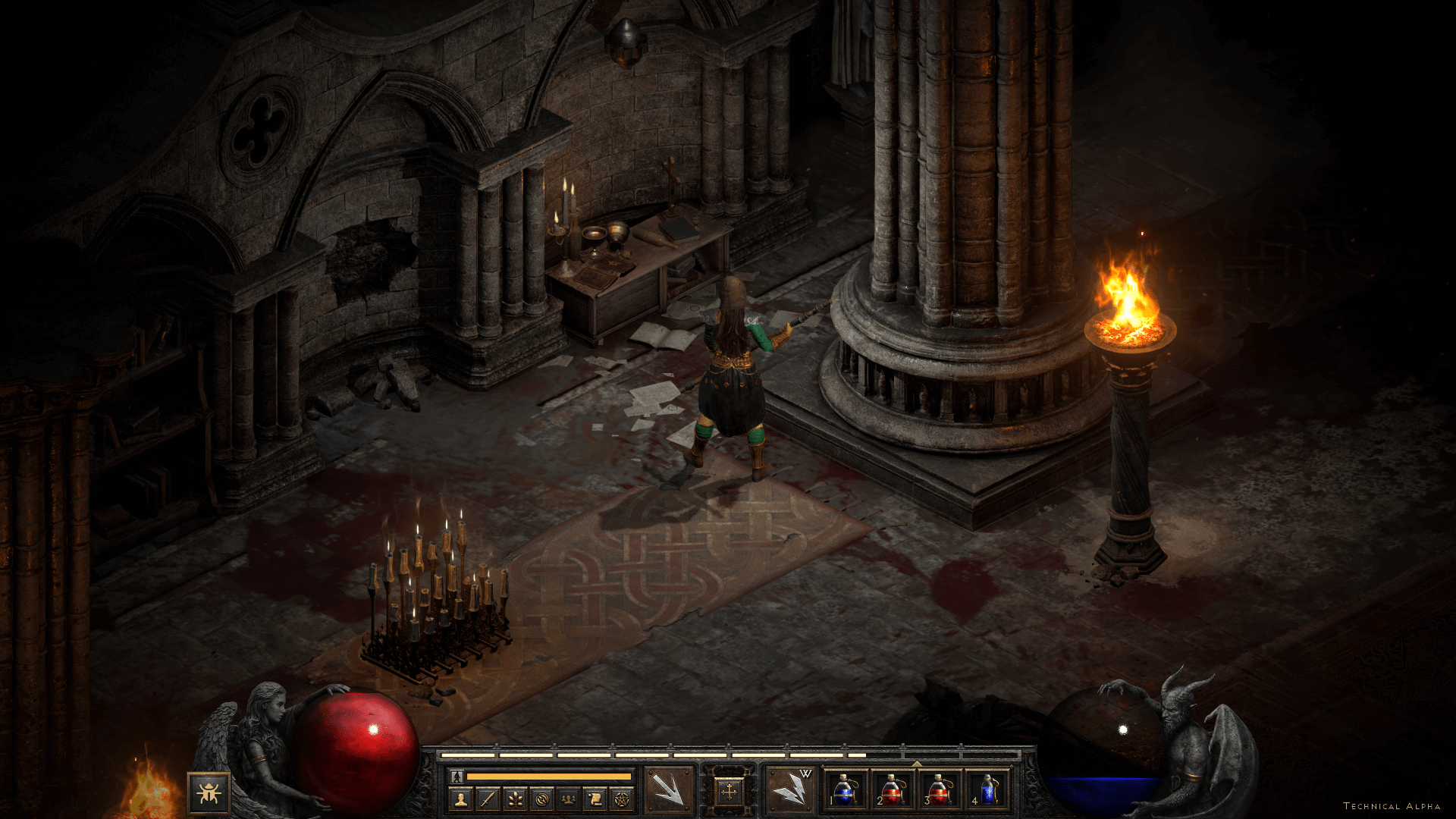
Task: Select the right-click lightning arrow skill
Action: [x=789, y=791]
